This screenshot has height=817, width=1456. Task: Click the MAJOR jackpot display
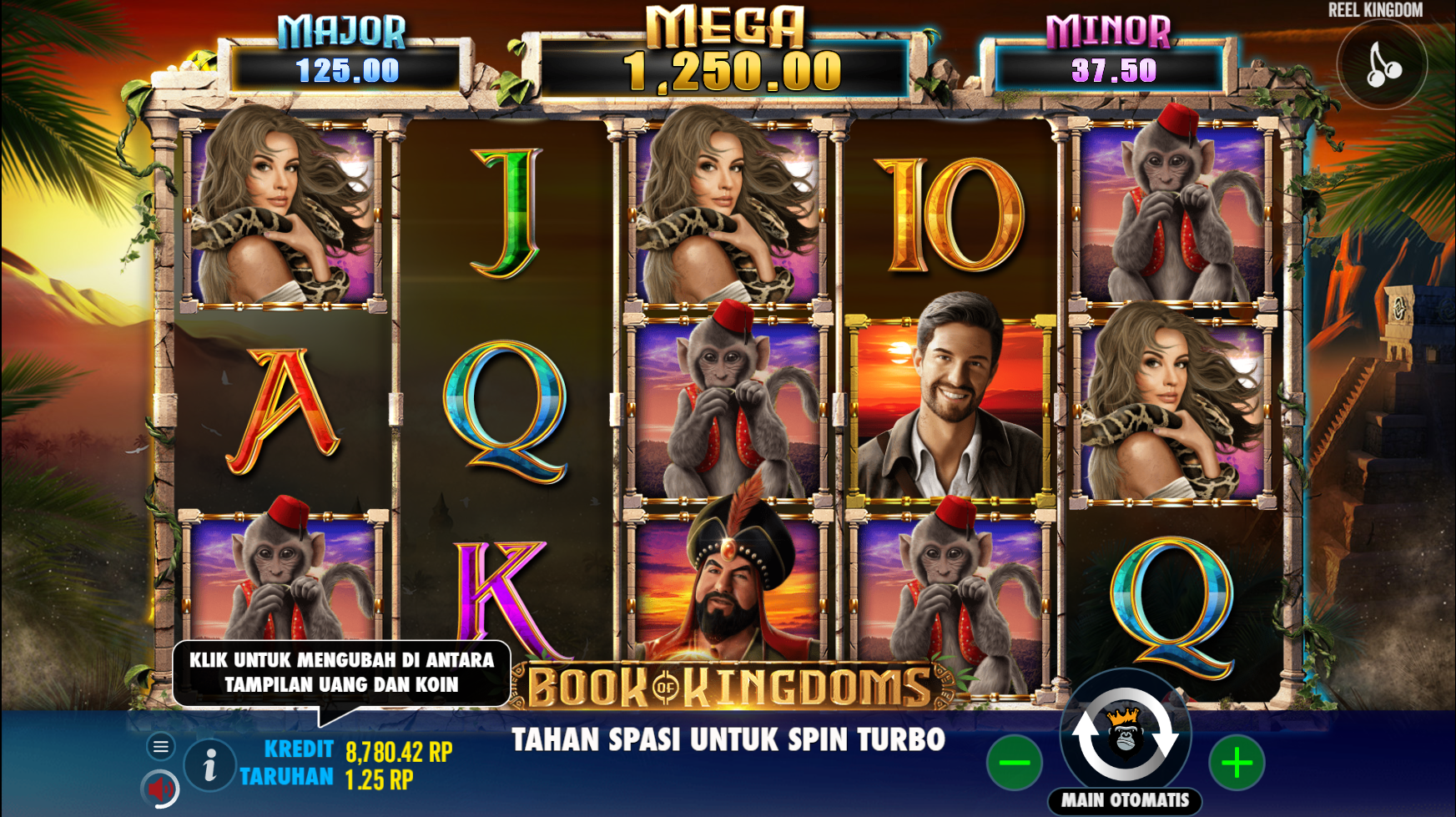[x=340, y=57]
